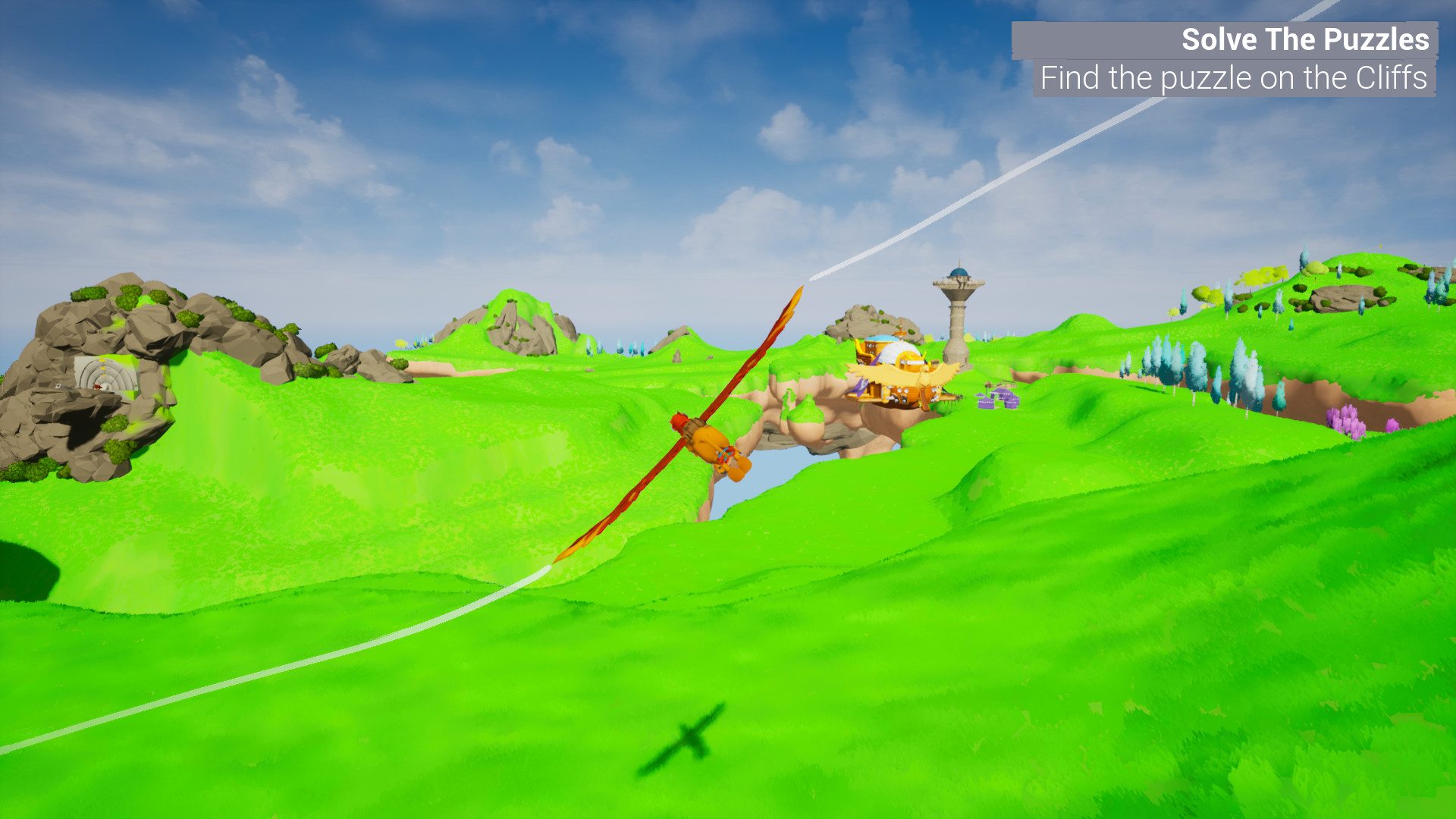
Task: Click the Solve The Puzzles objective title
Action: tap(1307, 39)
